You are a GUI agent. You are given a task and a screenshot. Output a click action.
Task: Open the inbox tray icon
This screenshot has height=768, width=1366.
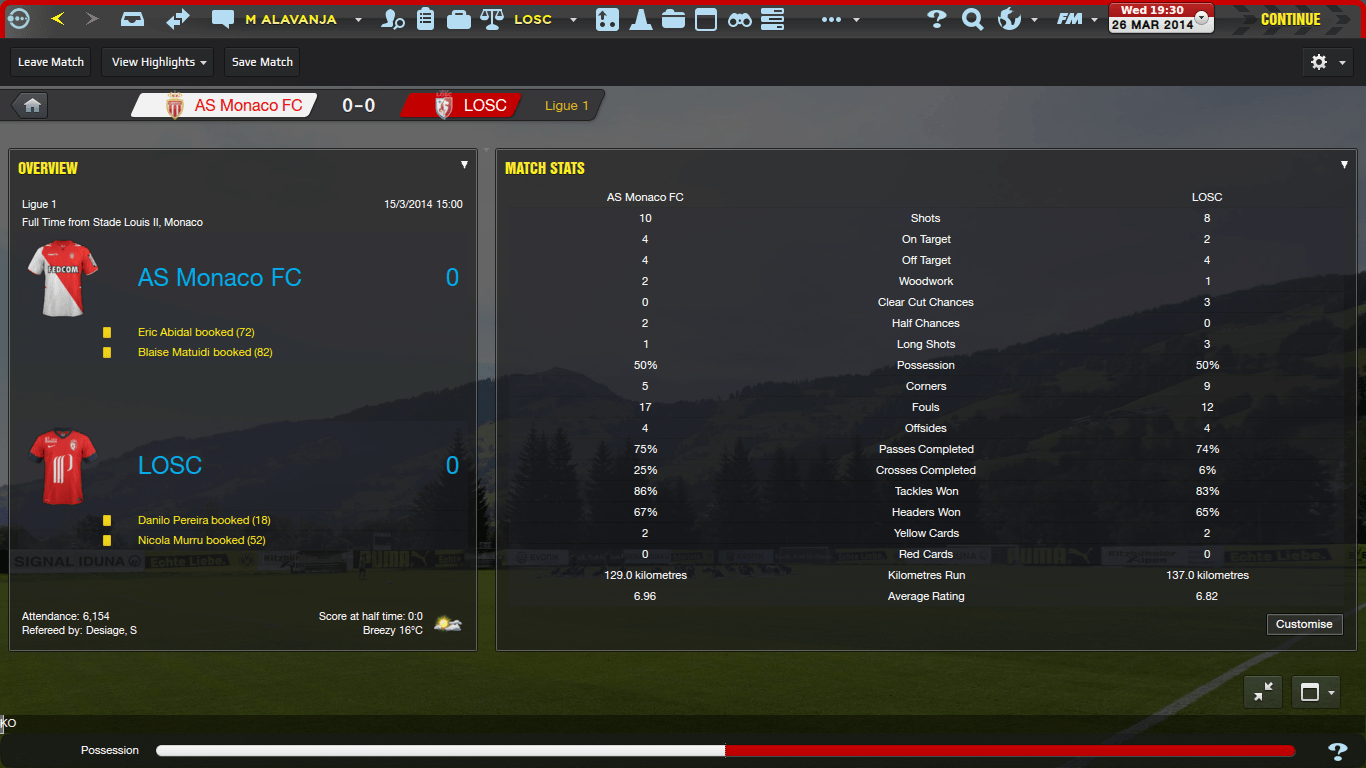tap(132, 19)
